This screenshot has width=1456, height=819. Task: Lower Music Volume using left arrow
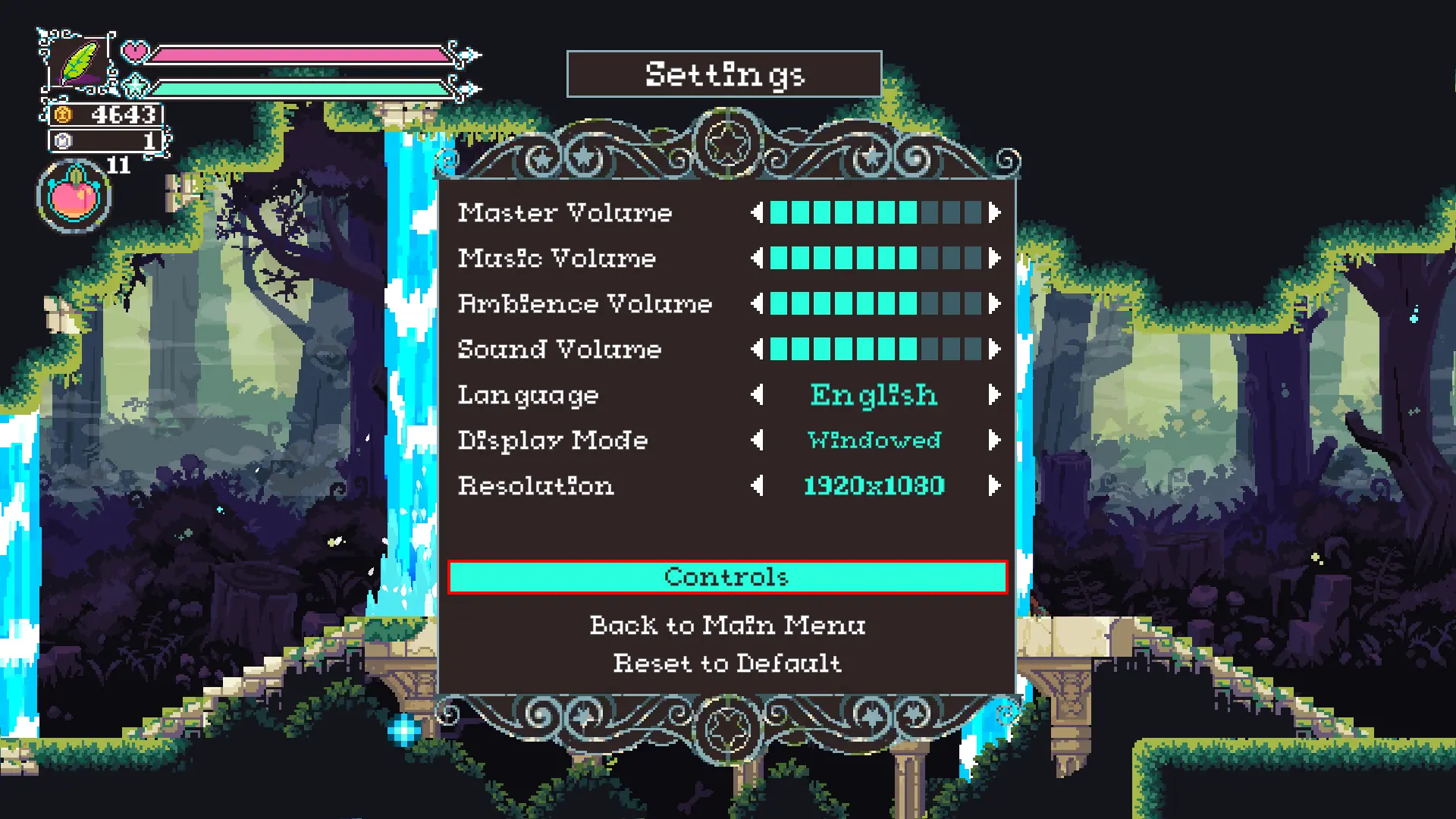pyautogui.click(x=757, y=259)
